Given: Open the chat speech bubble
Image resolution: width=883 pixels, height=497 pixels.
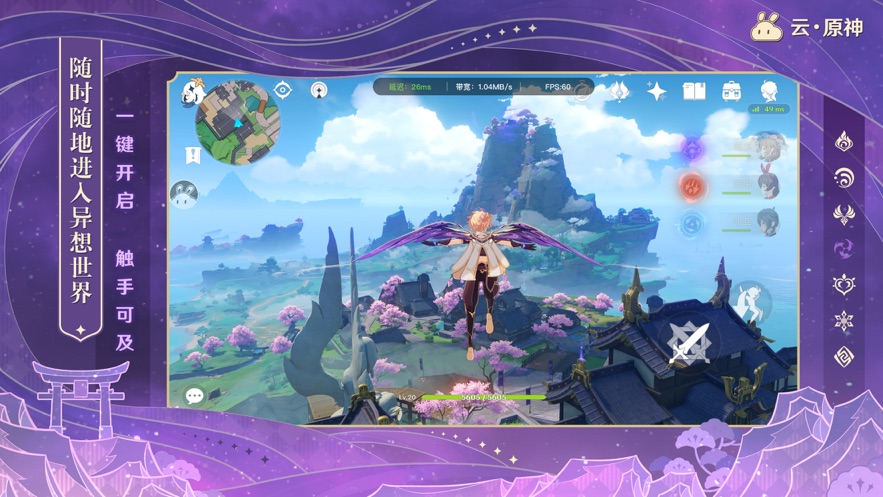Looking at the screenshot, I should (x=195, y=396).
